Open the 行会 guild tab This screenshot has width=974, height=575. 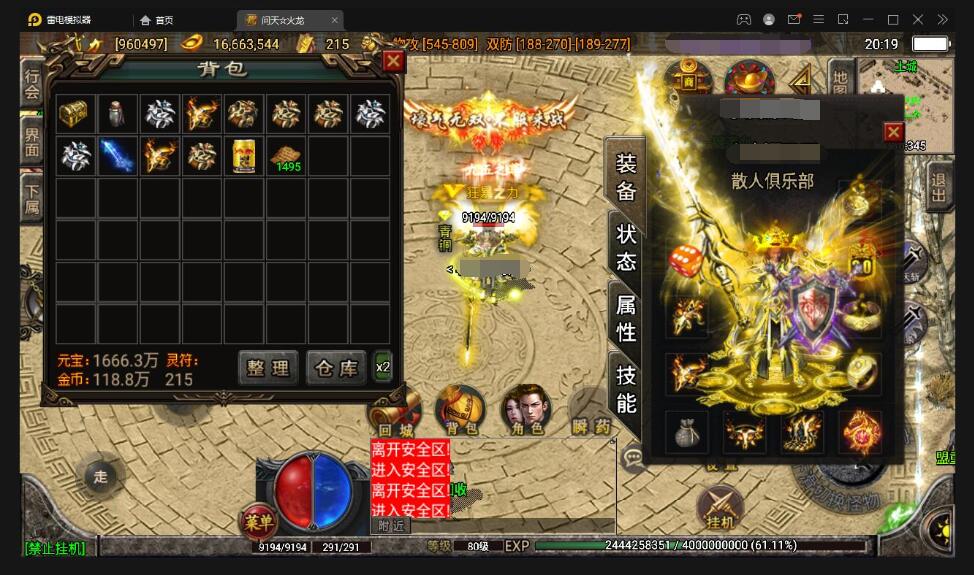[x=32, y=84]
